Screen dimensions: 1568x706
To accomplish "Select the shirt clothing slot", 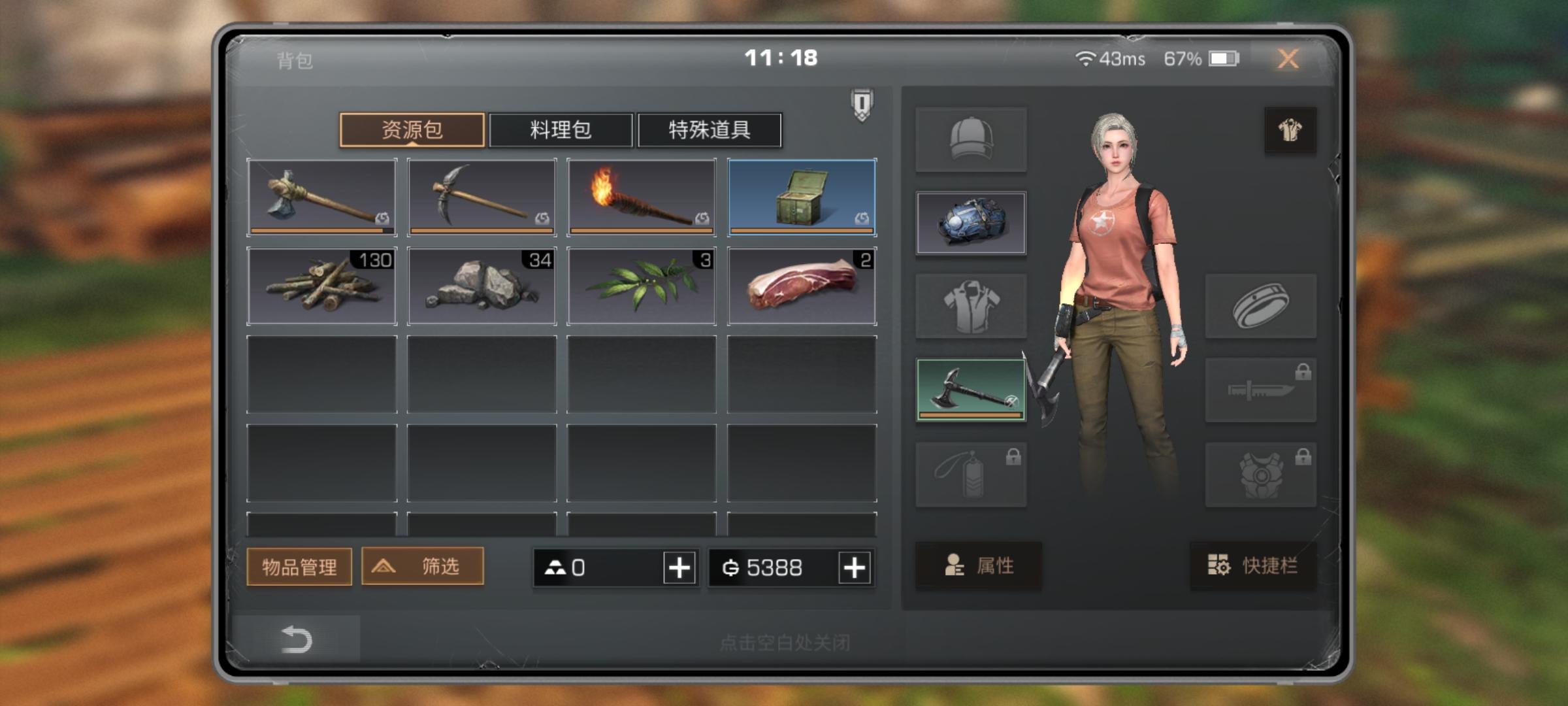I will click(972, 306).
